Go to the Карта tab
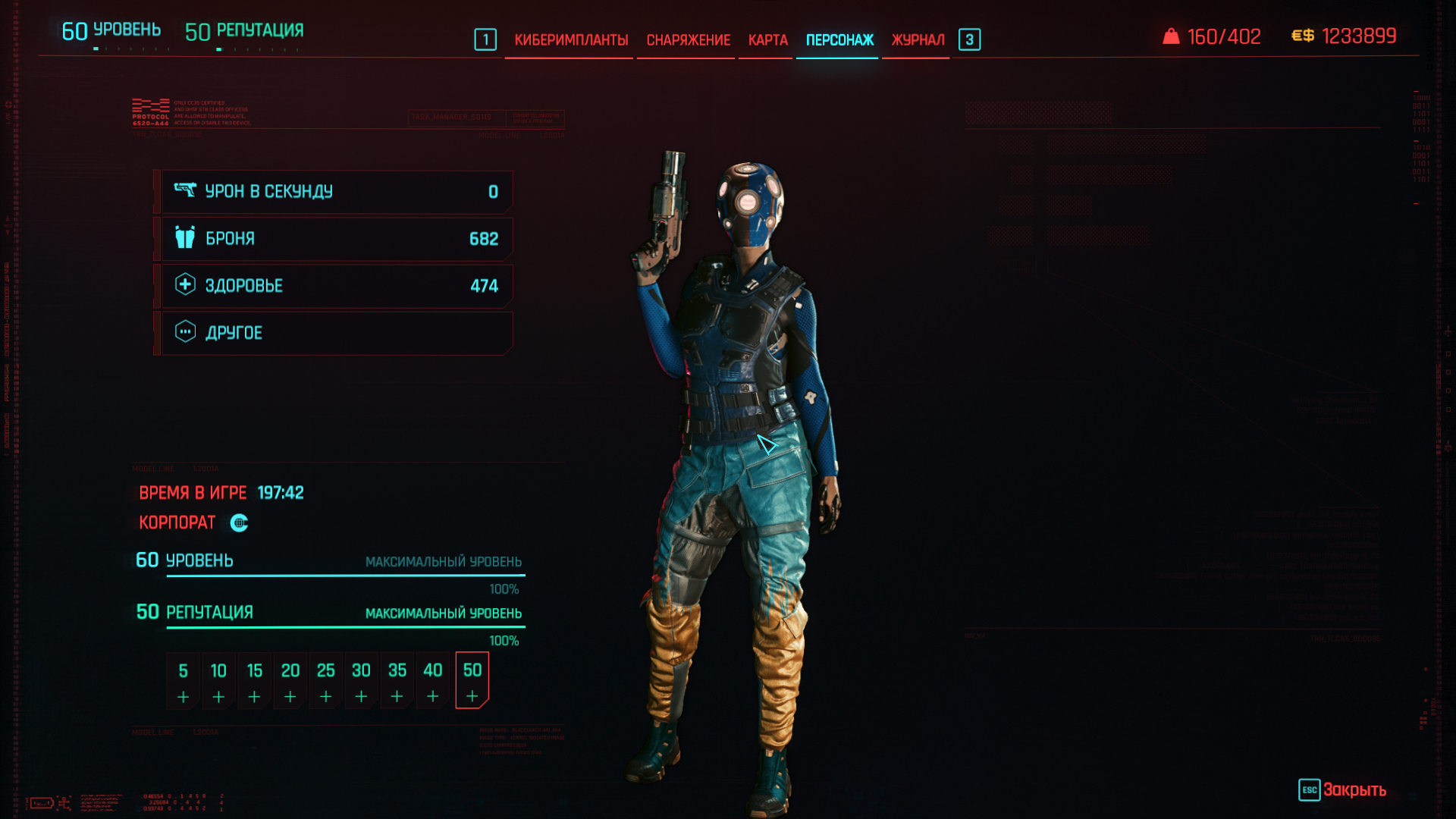The height and width of the screenshot is (819, 1456). click(x=767, y=40)
